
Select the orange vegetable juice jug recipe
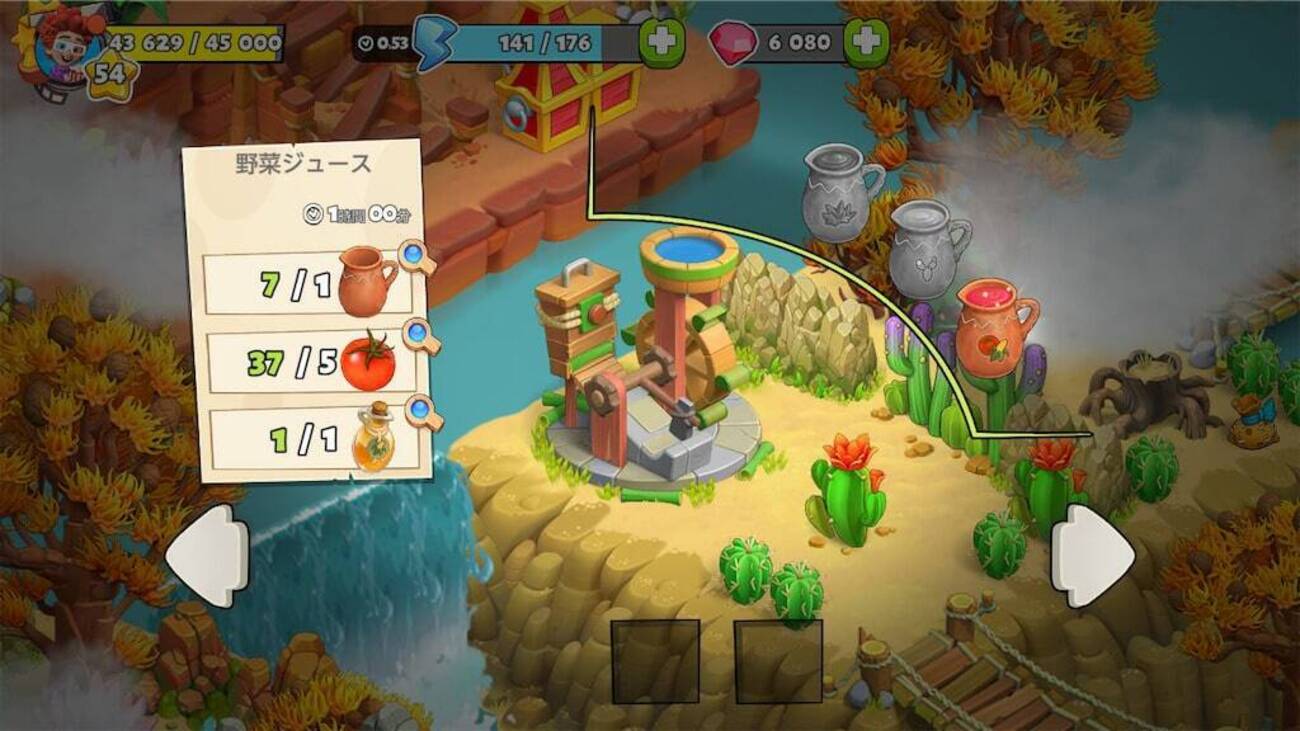tap(995, 328)
